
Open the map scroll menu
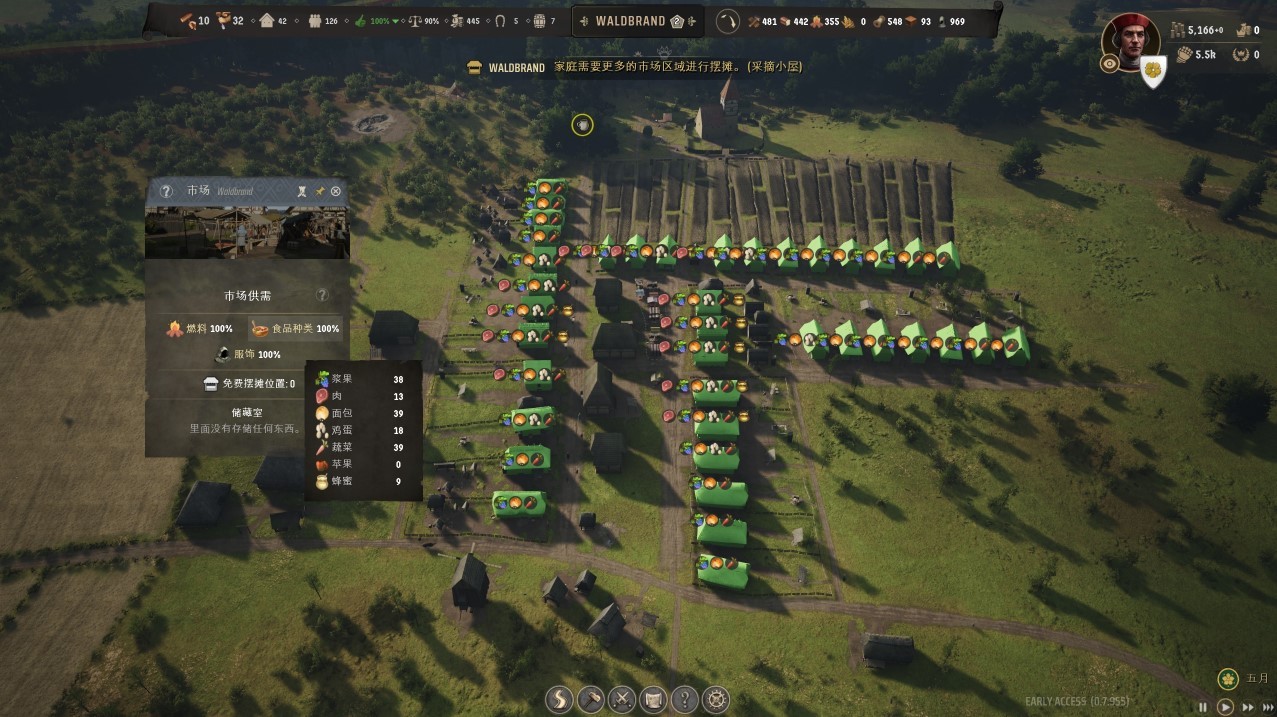[653, 698]
